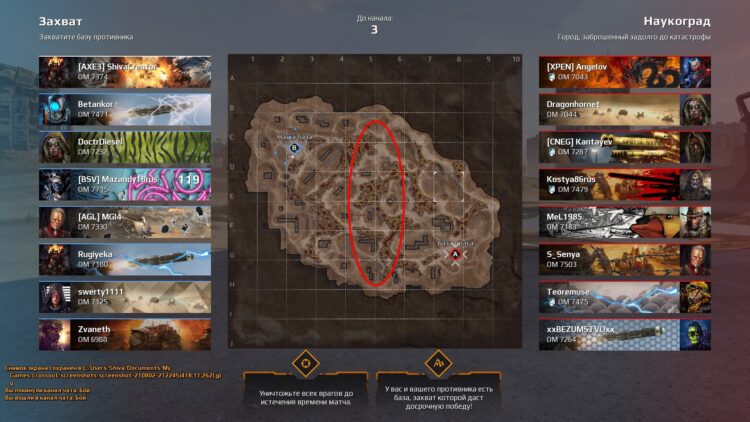Select the MeL1985 player row
The height and width of the screenshot is (422, 750).
(x=625, y=221)
